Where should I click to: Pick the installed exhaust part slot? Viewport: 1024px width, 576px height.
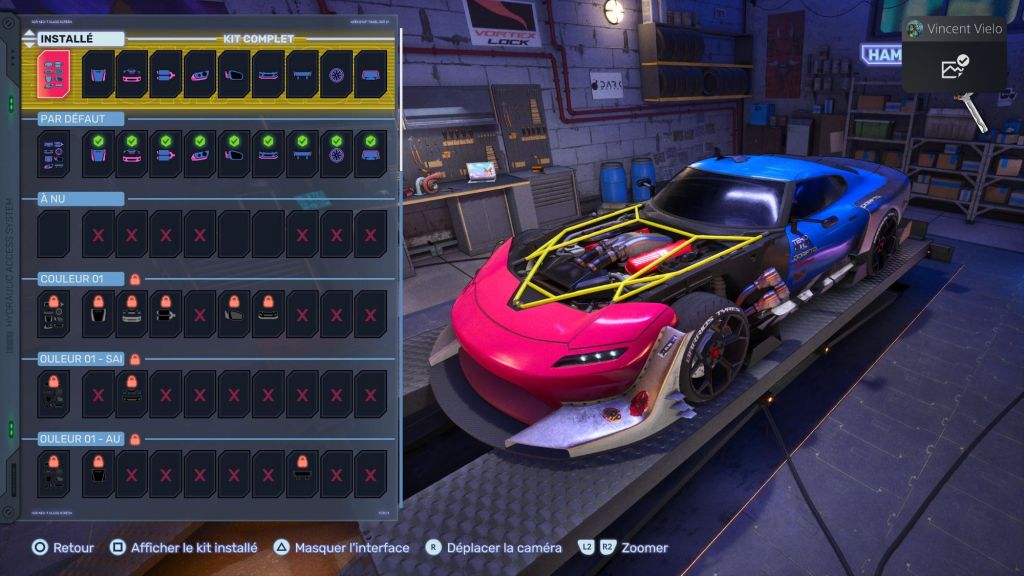point(166,74)
